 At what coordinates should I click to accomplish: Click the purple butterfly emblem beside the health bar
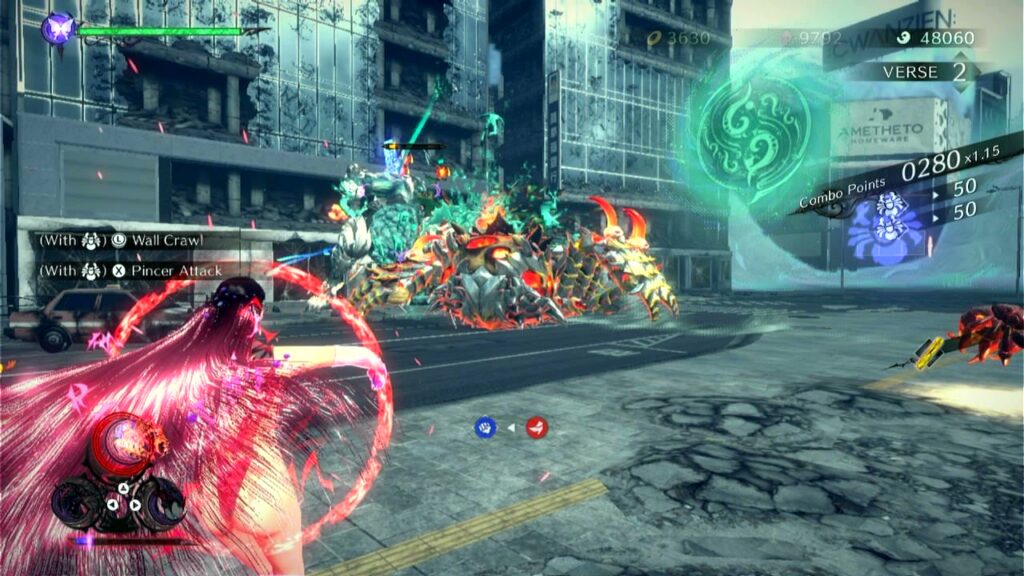58,27
